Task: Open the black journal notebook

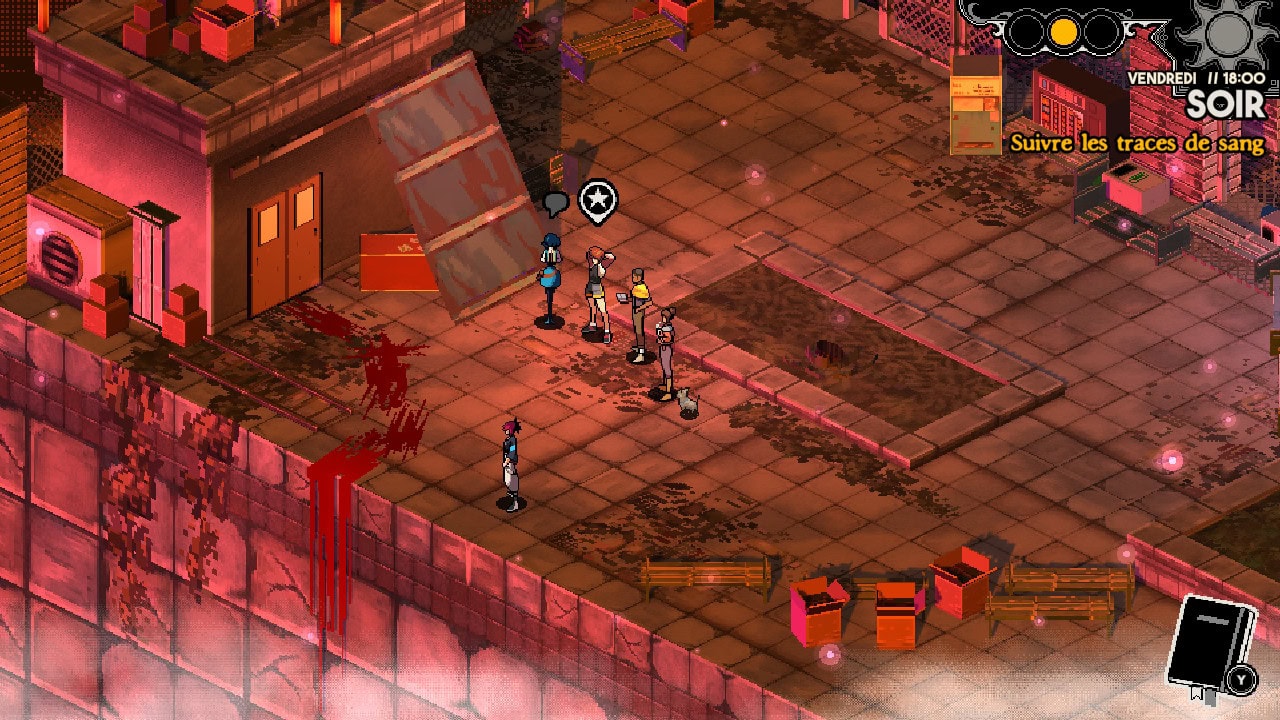Action: [x=1208, y=641]
